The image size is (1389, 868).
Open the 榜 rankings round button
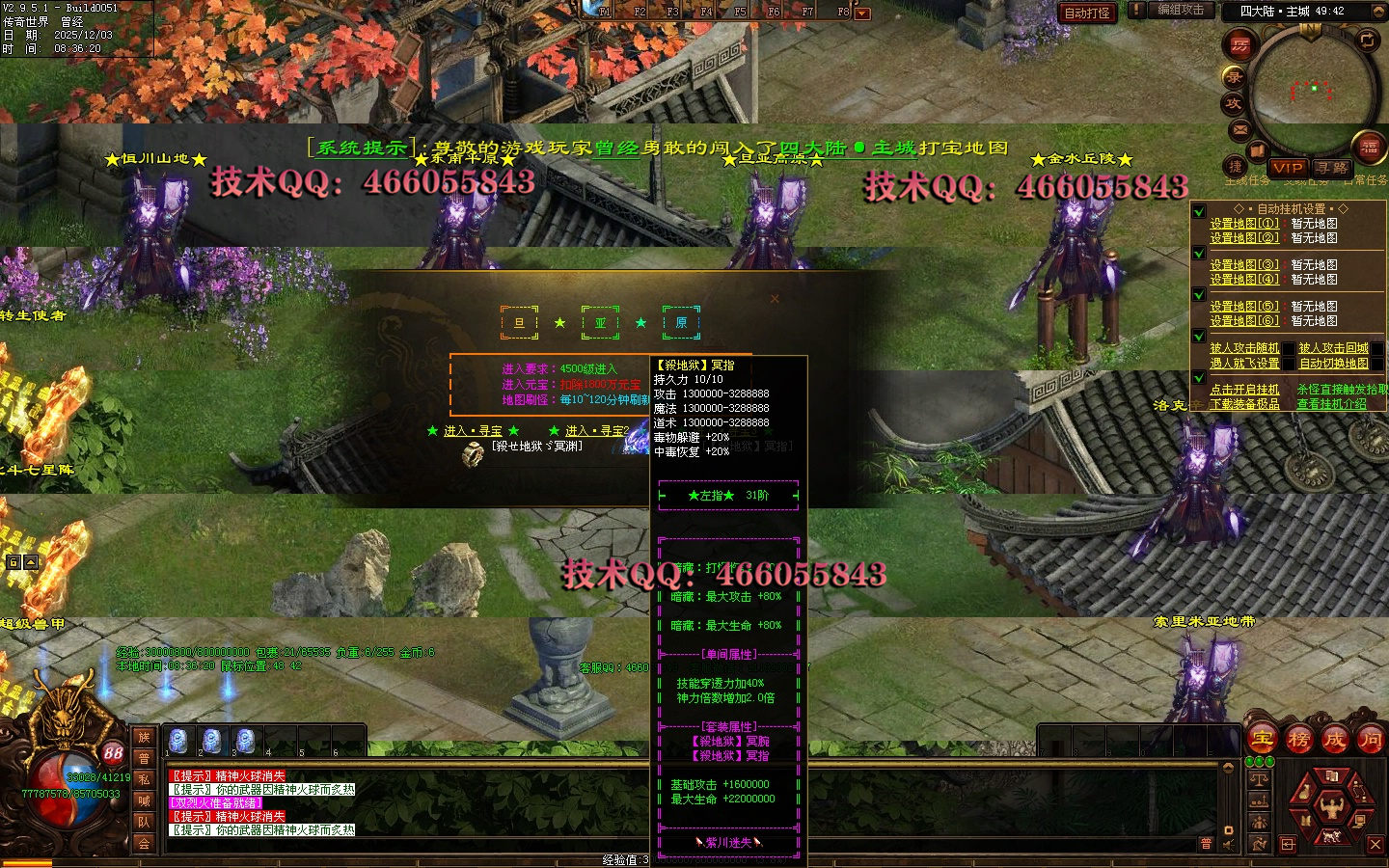[1298, 740]
